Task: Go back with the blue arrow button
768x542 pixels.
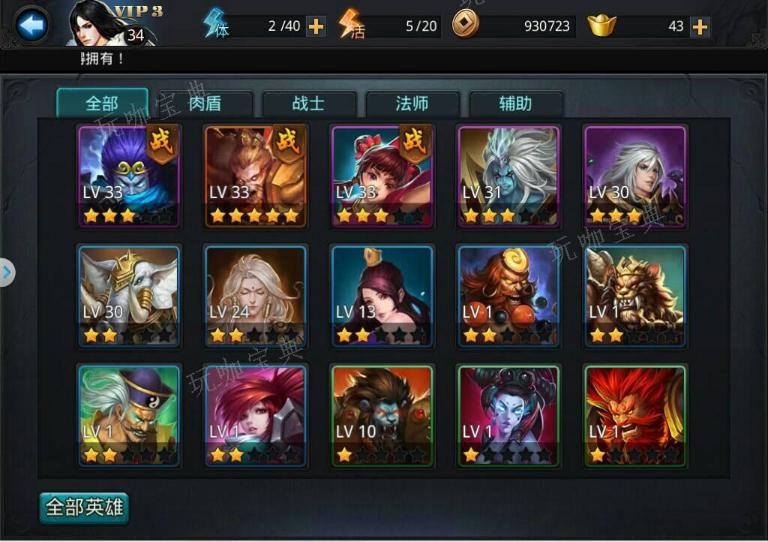Action: click(32, 25)
